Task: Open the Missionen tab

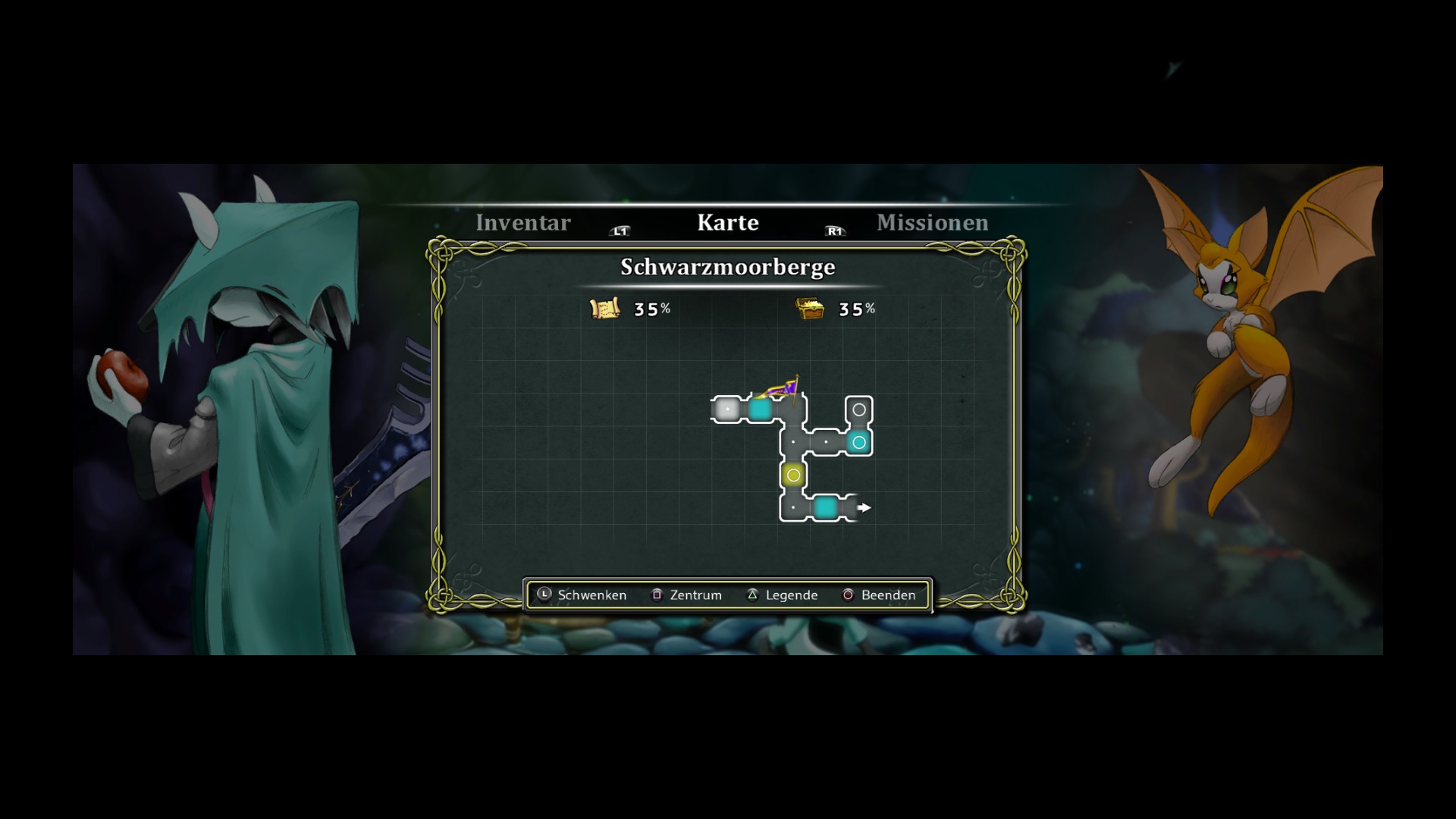Action: coord(932,222)
